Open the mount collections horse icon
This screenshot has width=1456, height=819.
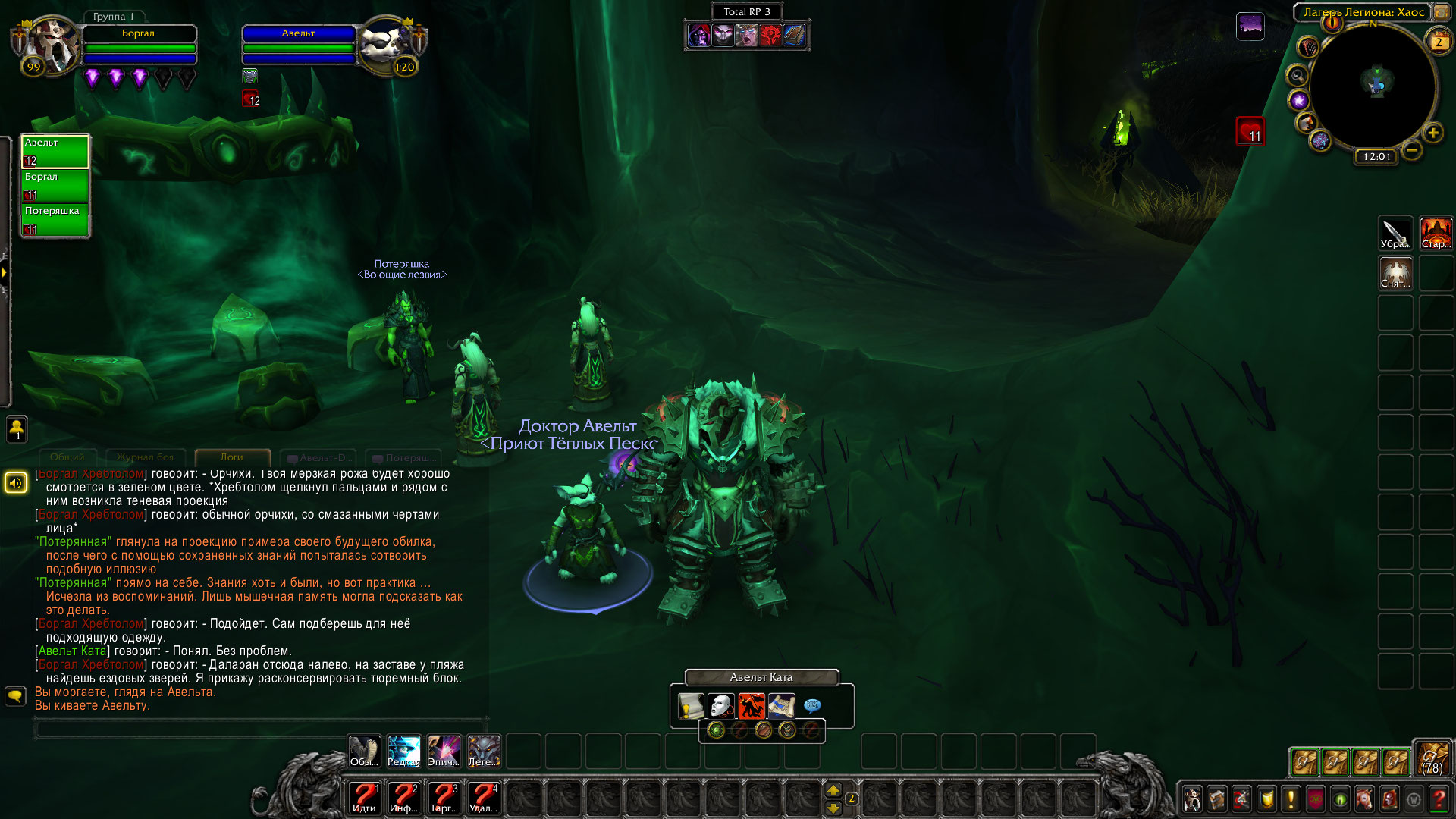(1364, 799)
